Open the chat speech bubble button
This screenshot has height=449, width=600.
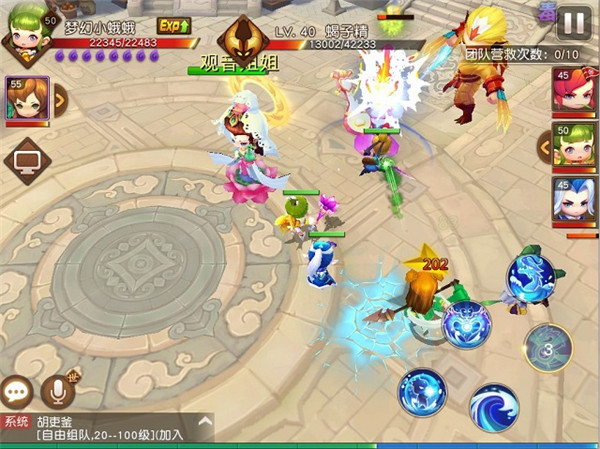point(17,391)
